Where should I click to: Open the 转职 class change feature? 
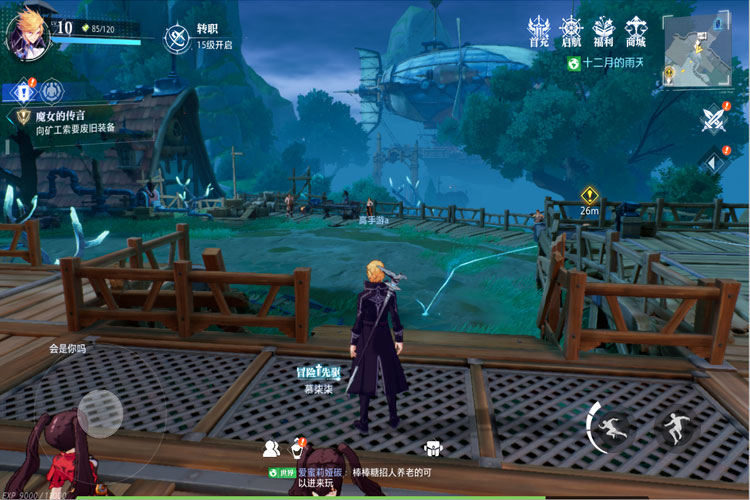click(x=178, y=38)
